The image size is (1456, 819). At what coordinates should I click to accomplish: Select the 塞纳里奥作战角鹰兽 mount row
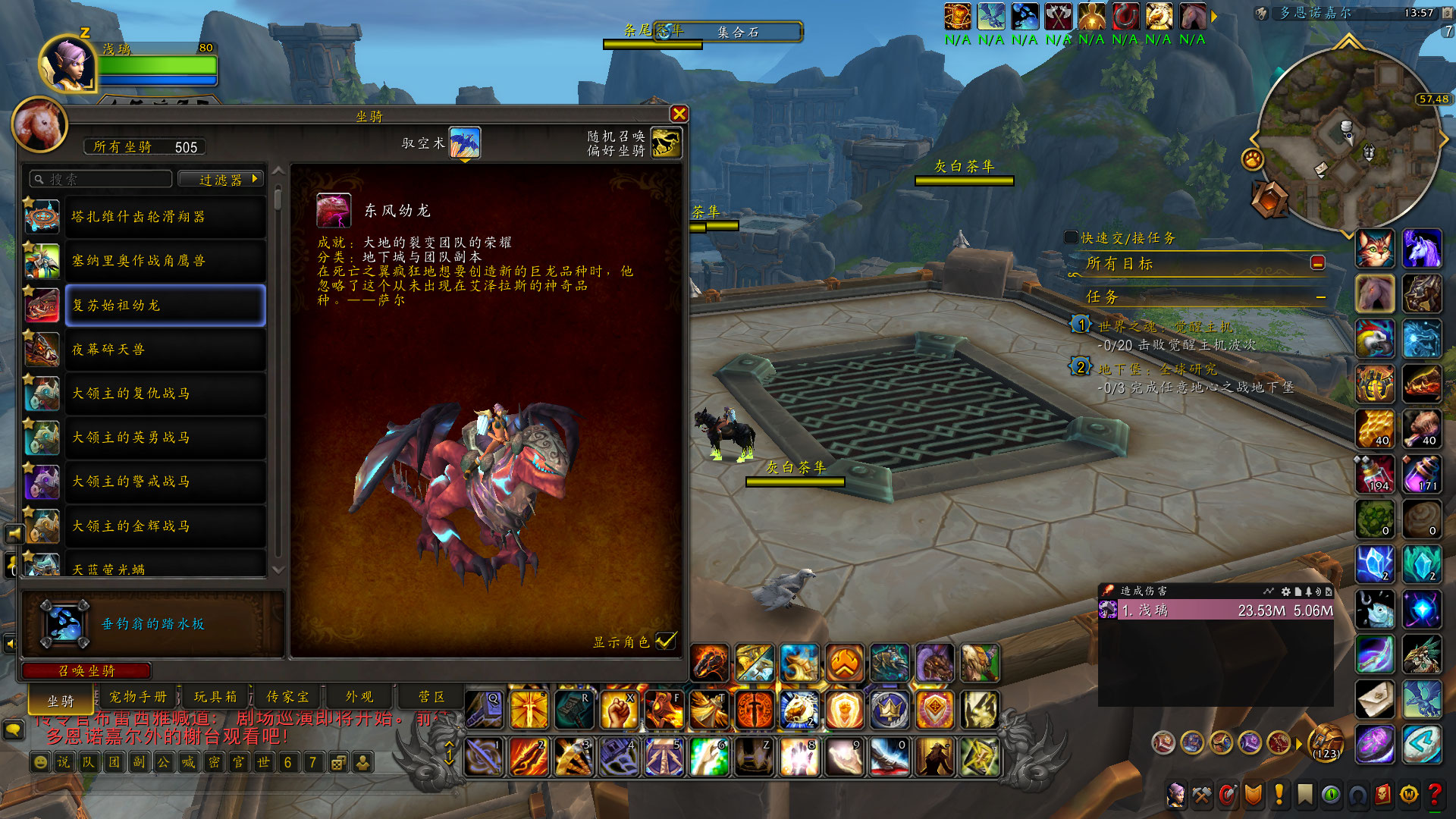[165, 261]
